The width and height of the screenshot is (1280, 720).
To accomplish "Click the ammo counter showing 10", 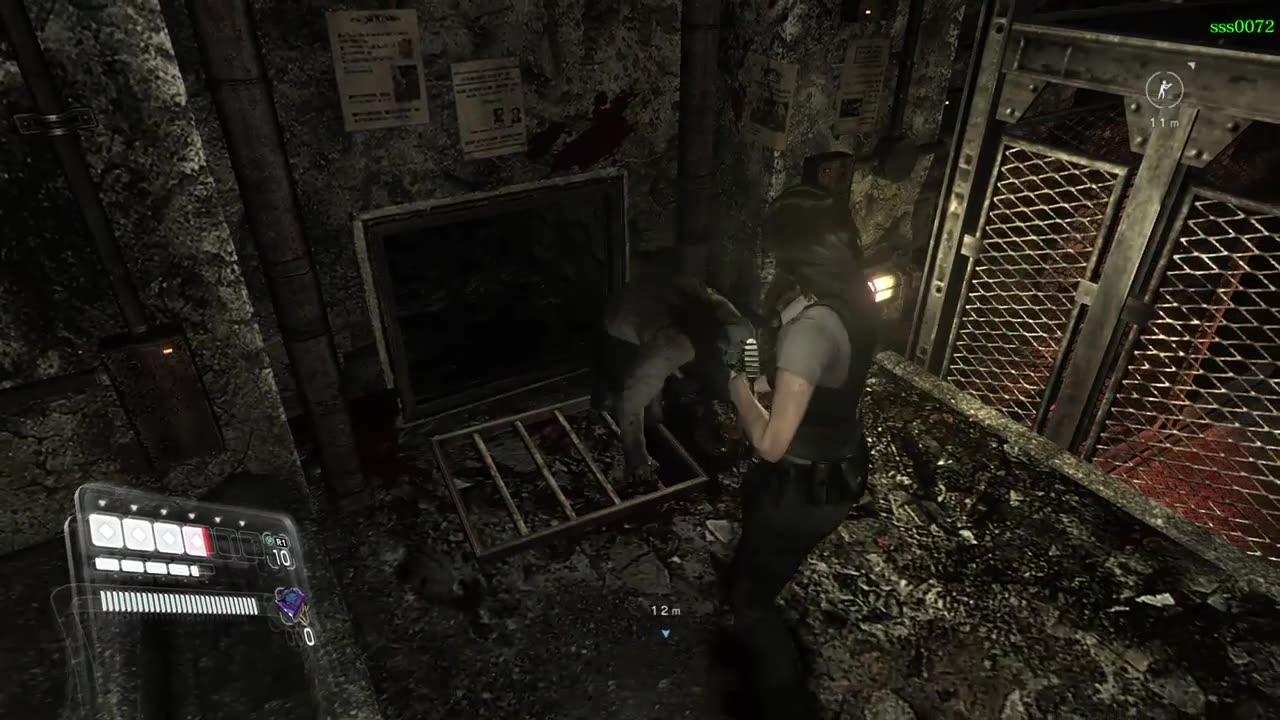I will (281, 556).
